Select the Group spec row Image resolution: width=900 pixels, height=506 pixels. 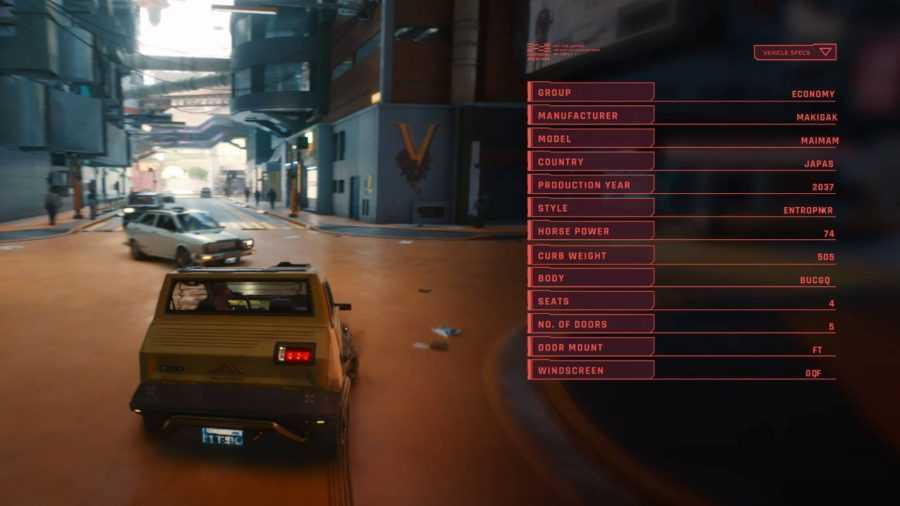click(590, 92)
